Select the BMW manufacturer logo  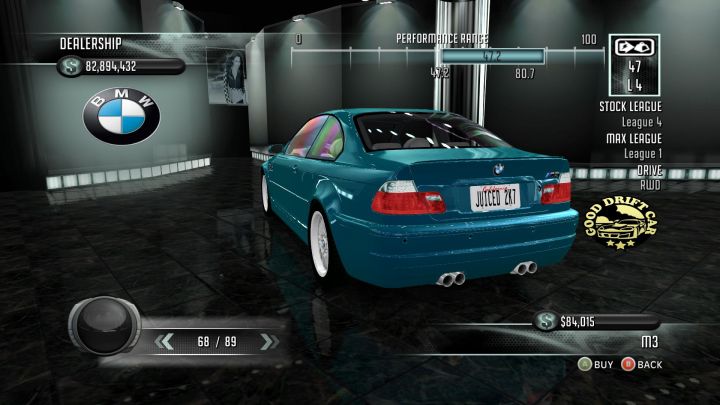pyautogui.click(x=121, y=116)
